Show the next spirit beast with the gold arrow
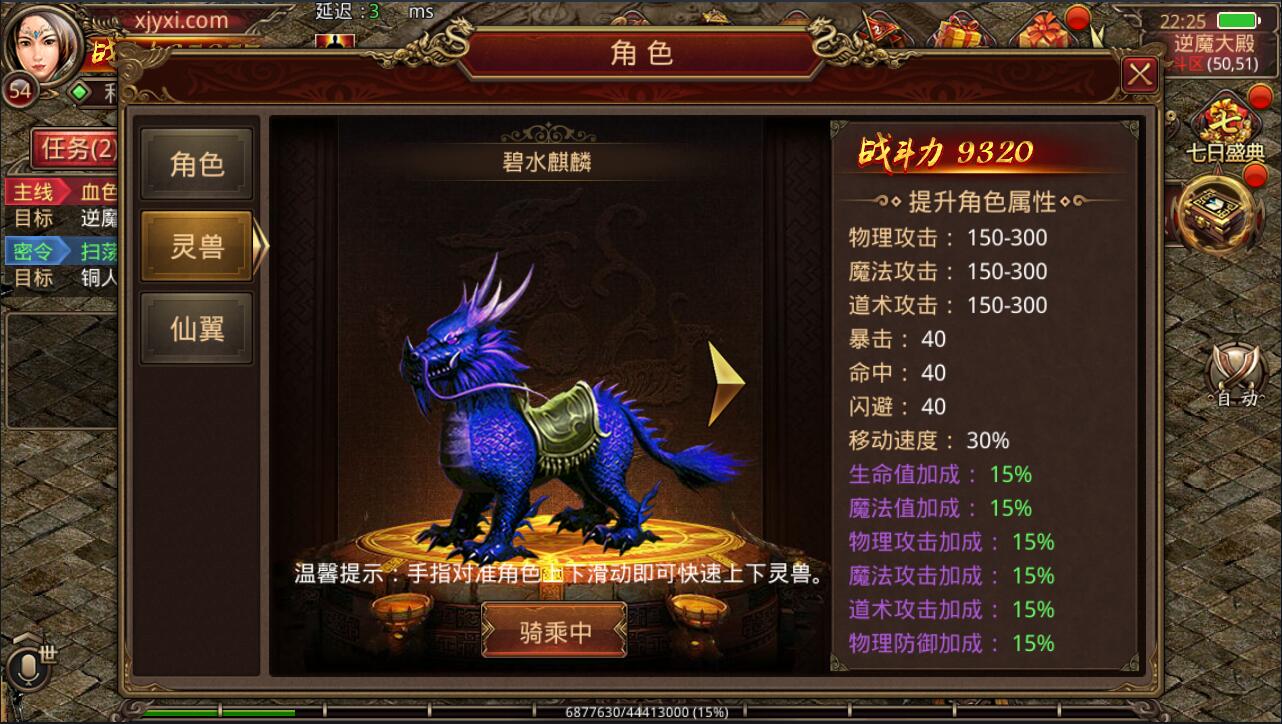Screen dimensions: 1282x724 tap(726, 385)
